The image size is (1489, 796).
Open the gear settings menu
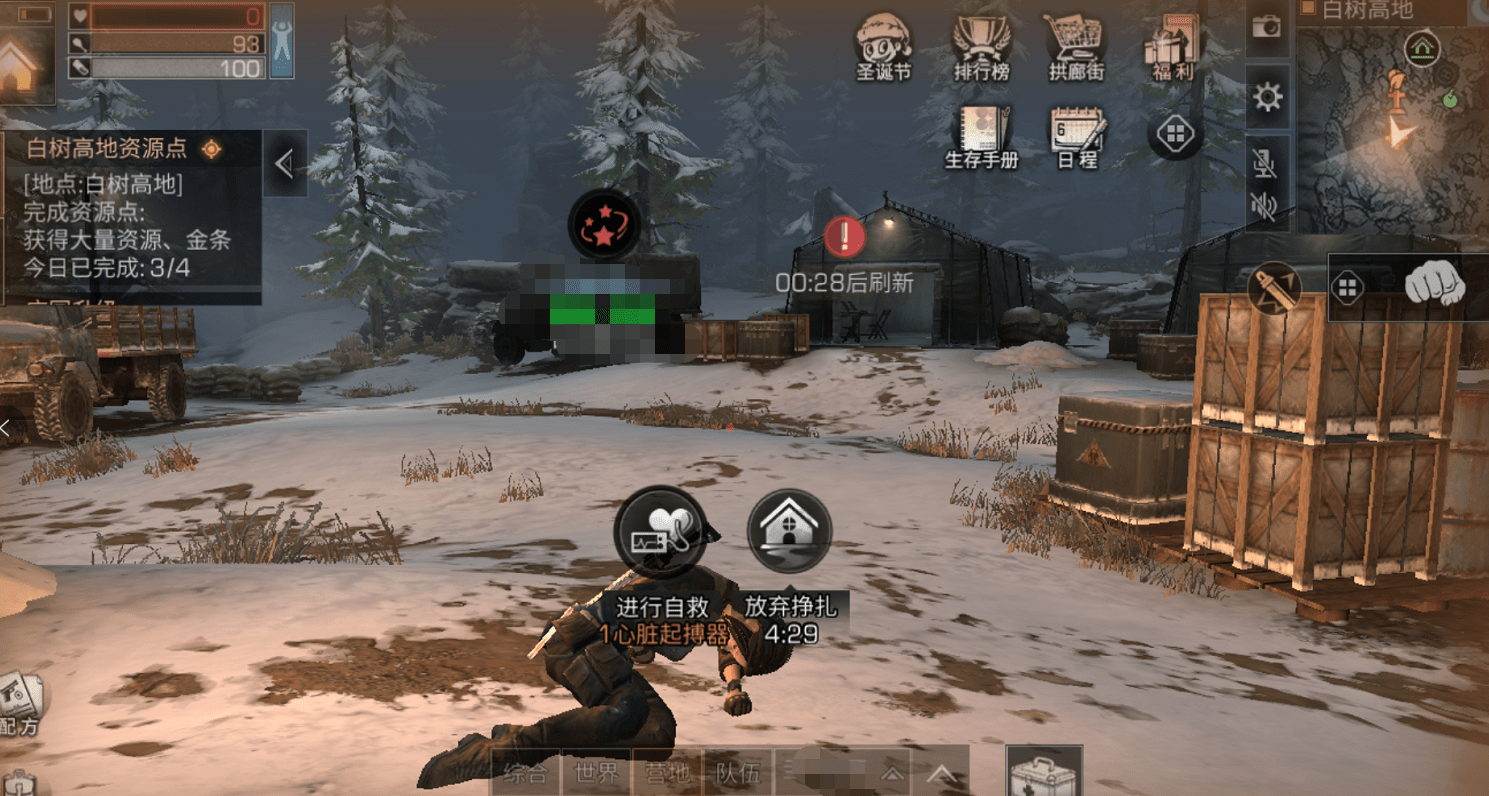click(x=1267, y=97)
